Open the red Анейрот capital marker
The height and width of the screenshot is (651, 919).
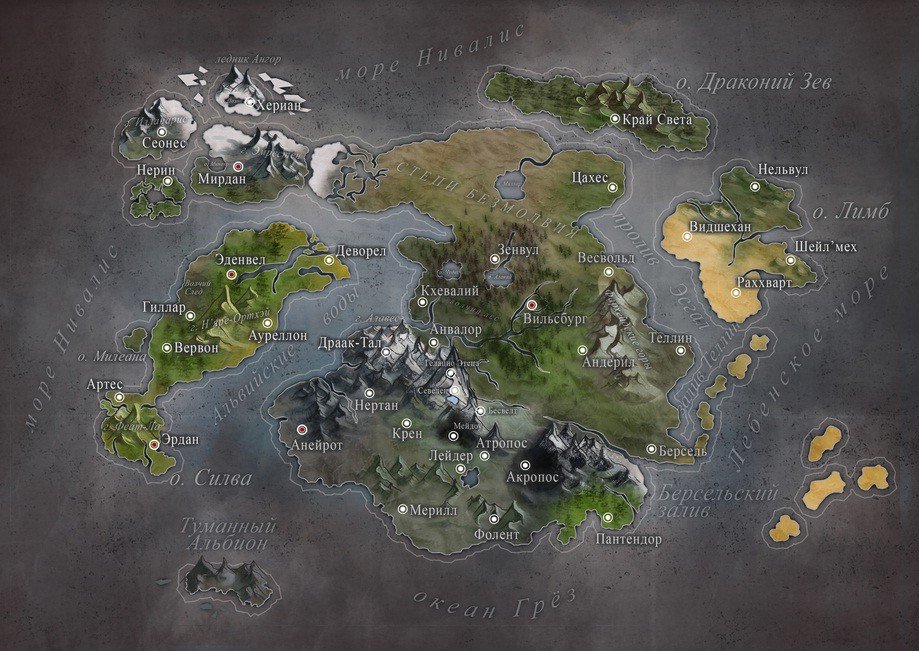pos(301,430)
